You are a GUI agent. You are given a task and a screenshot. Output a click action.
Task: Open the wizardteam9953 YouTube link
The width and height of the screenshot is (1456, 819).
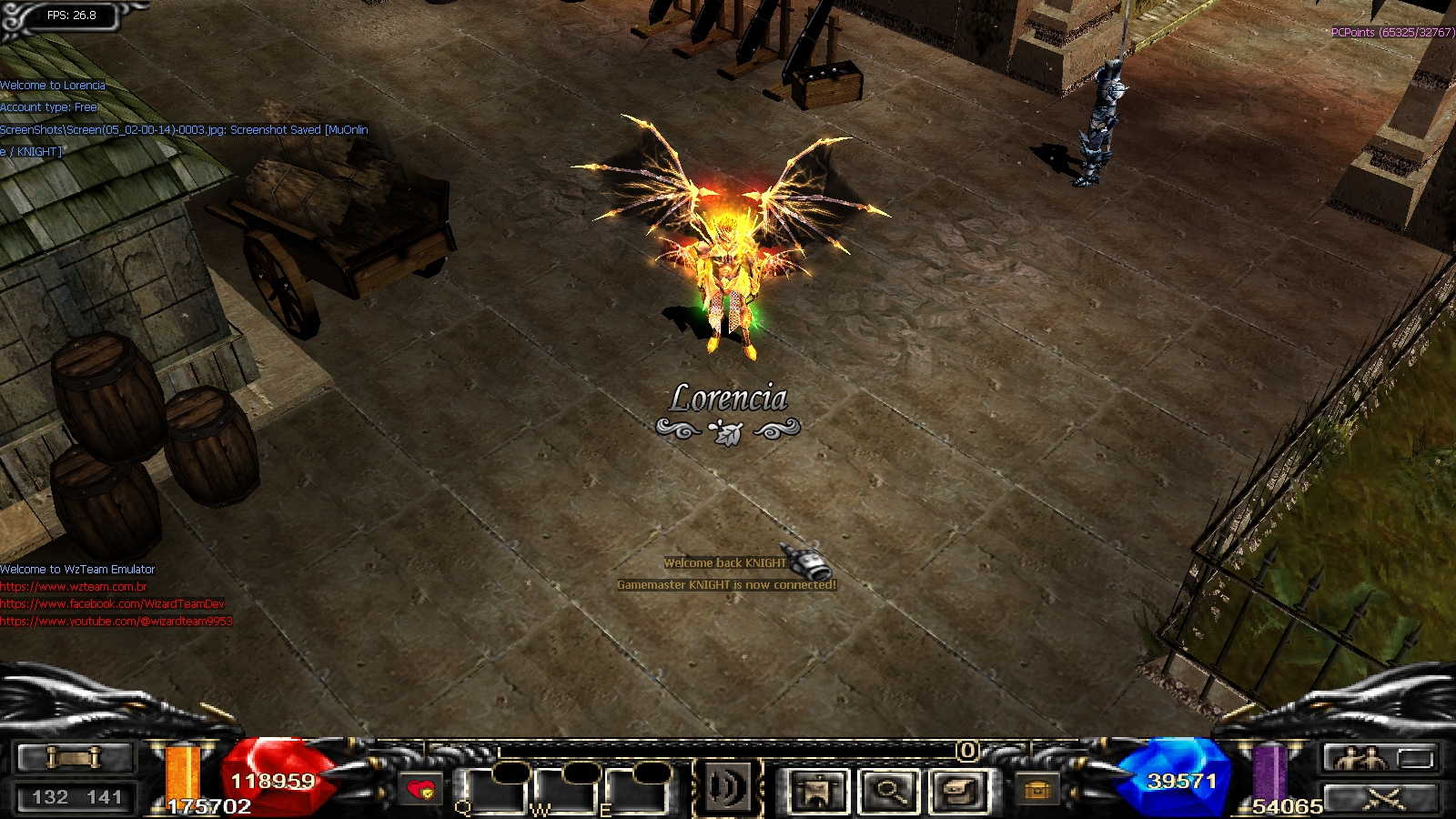116,622
